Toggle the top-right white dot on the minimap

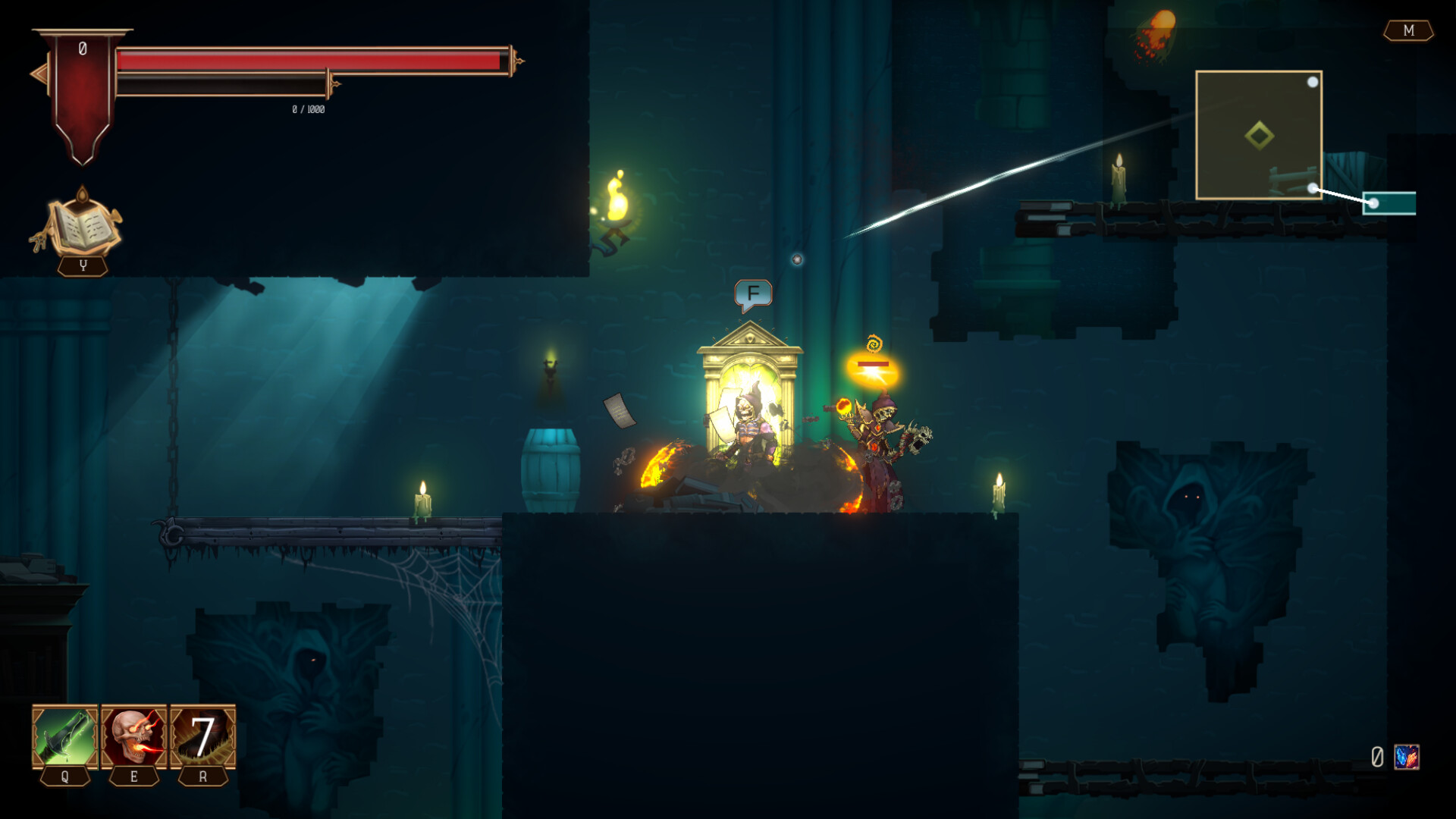coord(1313,81)
